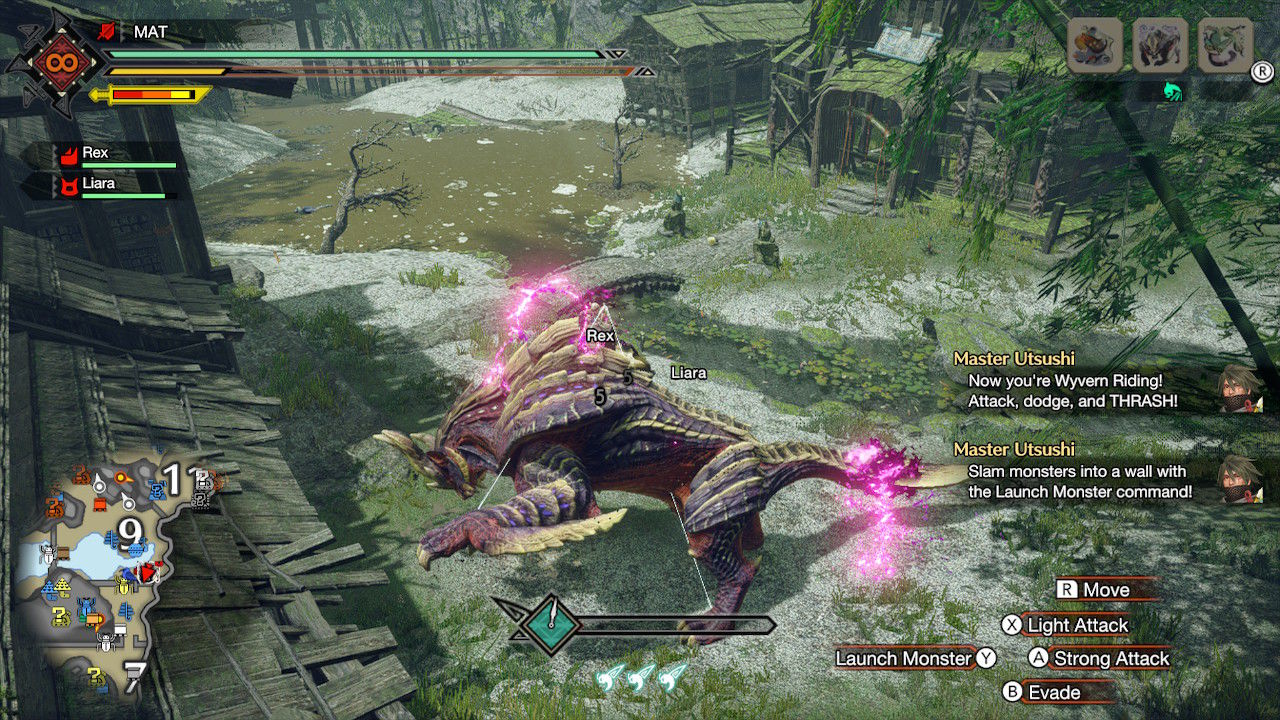
Task: Select the green serpentine monster icon
Action: click(1225, 46)
